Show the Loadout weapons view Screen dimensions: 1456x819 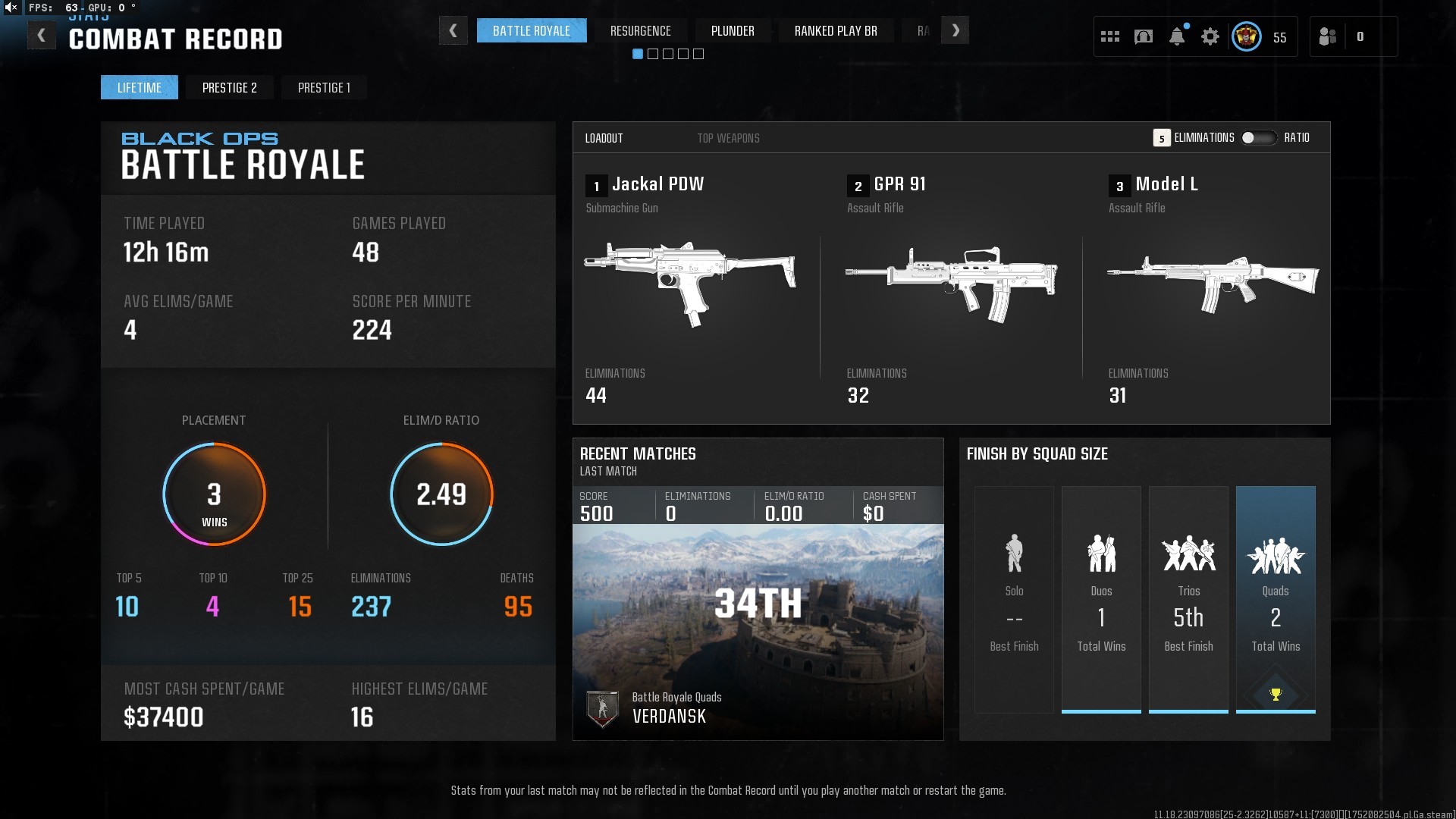[604, 138]
